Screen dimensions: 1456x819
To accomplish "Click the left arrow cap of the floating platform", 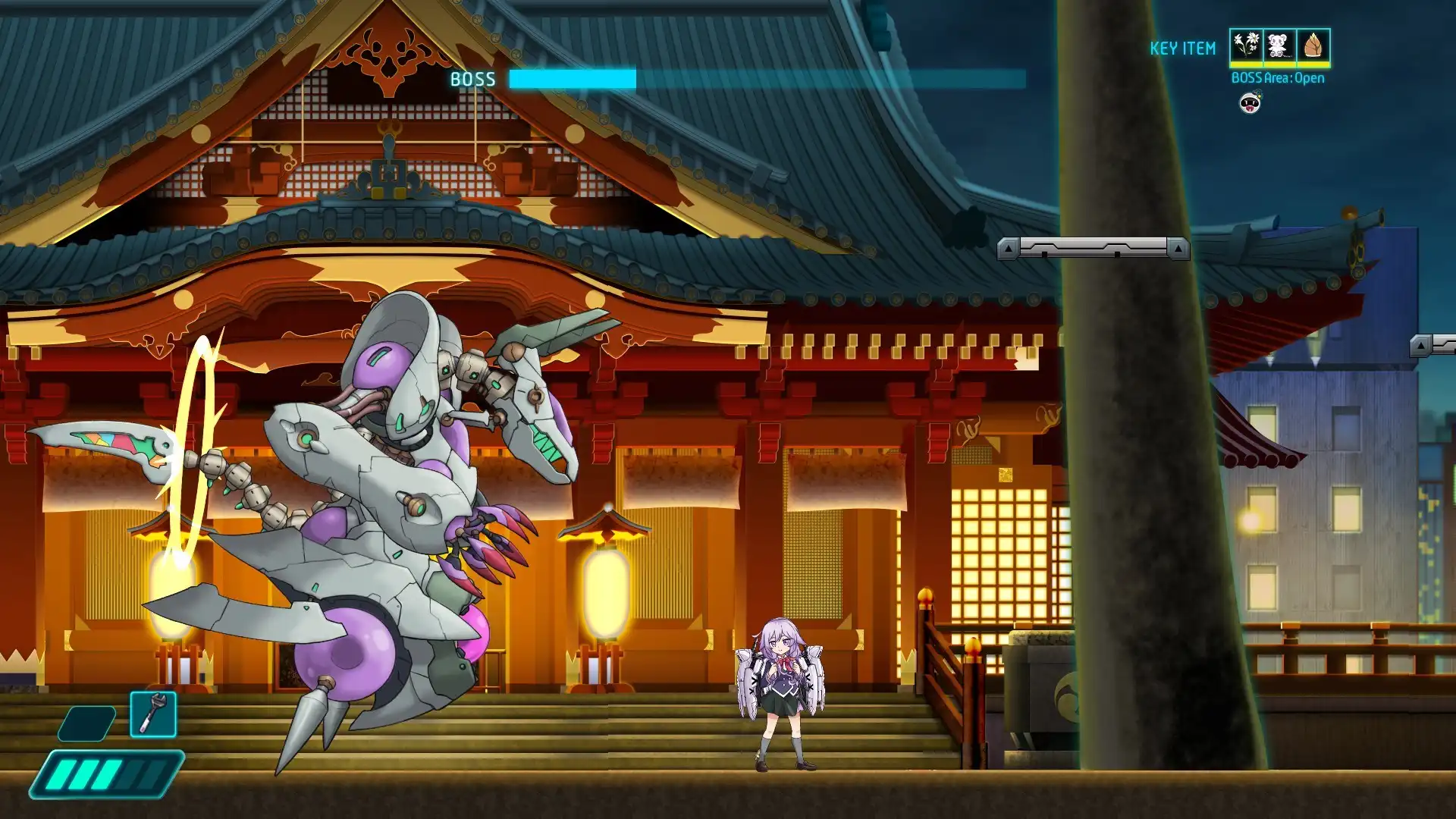I will (1006, 248).
